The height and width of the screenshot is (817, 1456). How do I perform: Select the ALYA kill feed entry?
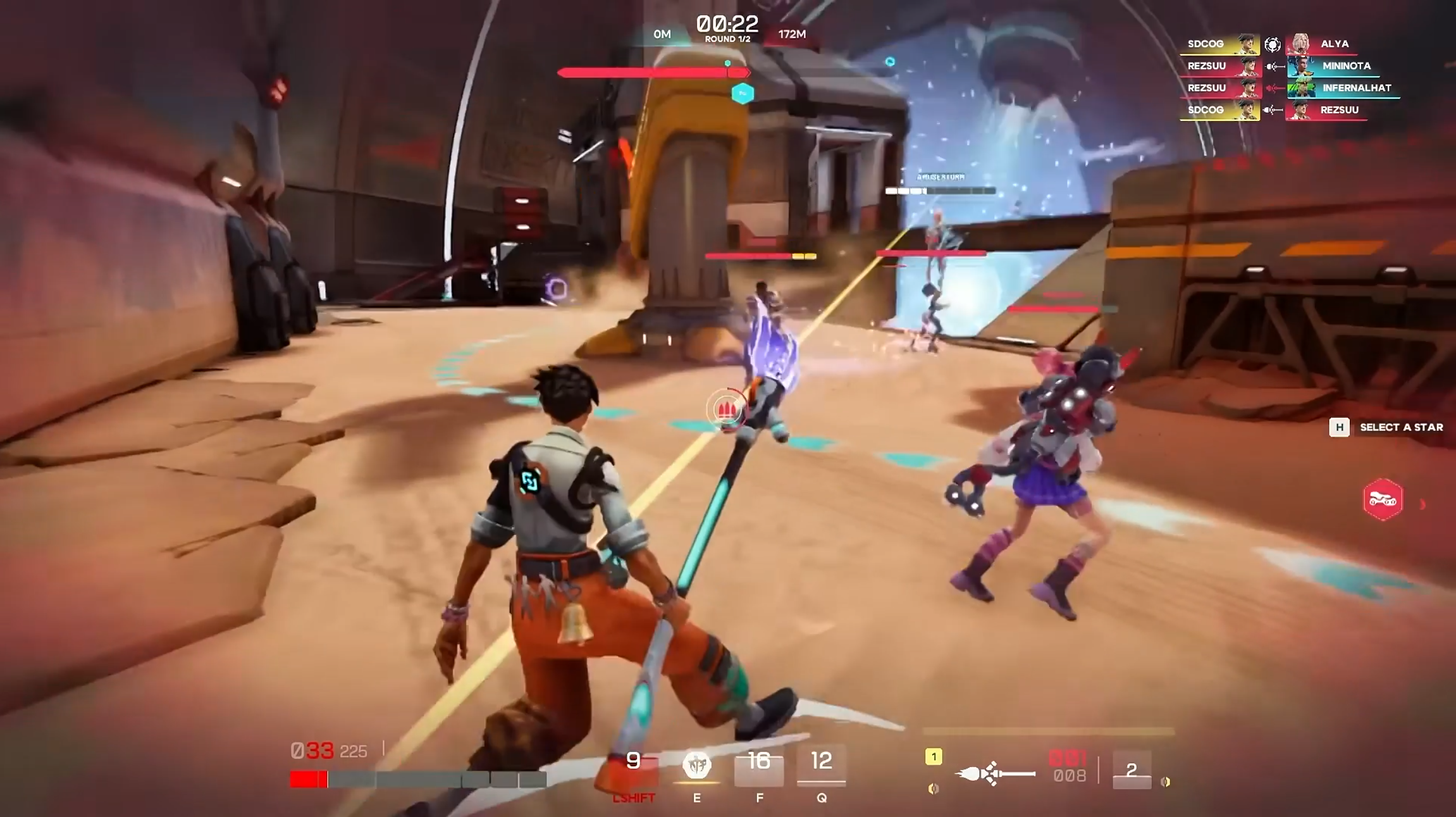coord(1334,44)
